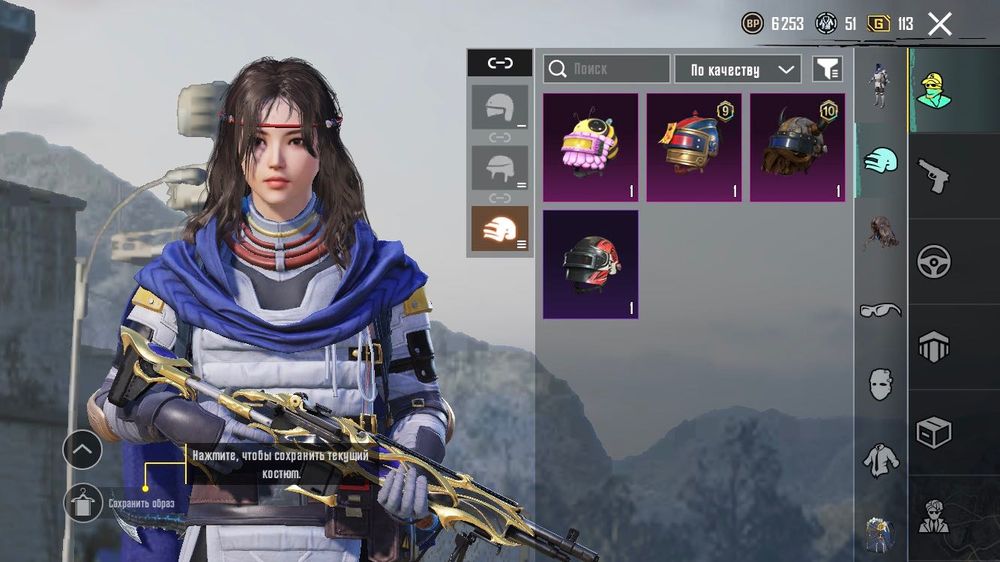1000x562 pixels.
Task: Choose the red and blue level 9 helmet
Action: point(694,147)
